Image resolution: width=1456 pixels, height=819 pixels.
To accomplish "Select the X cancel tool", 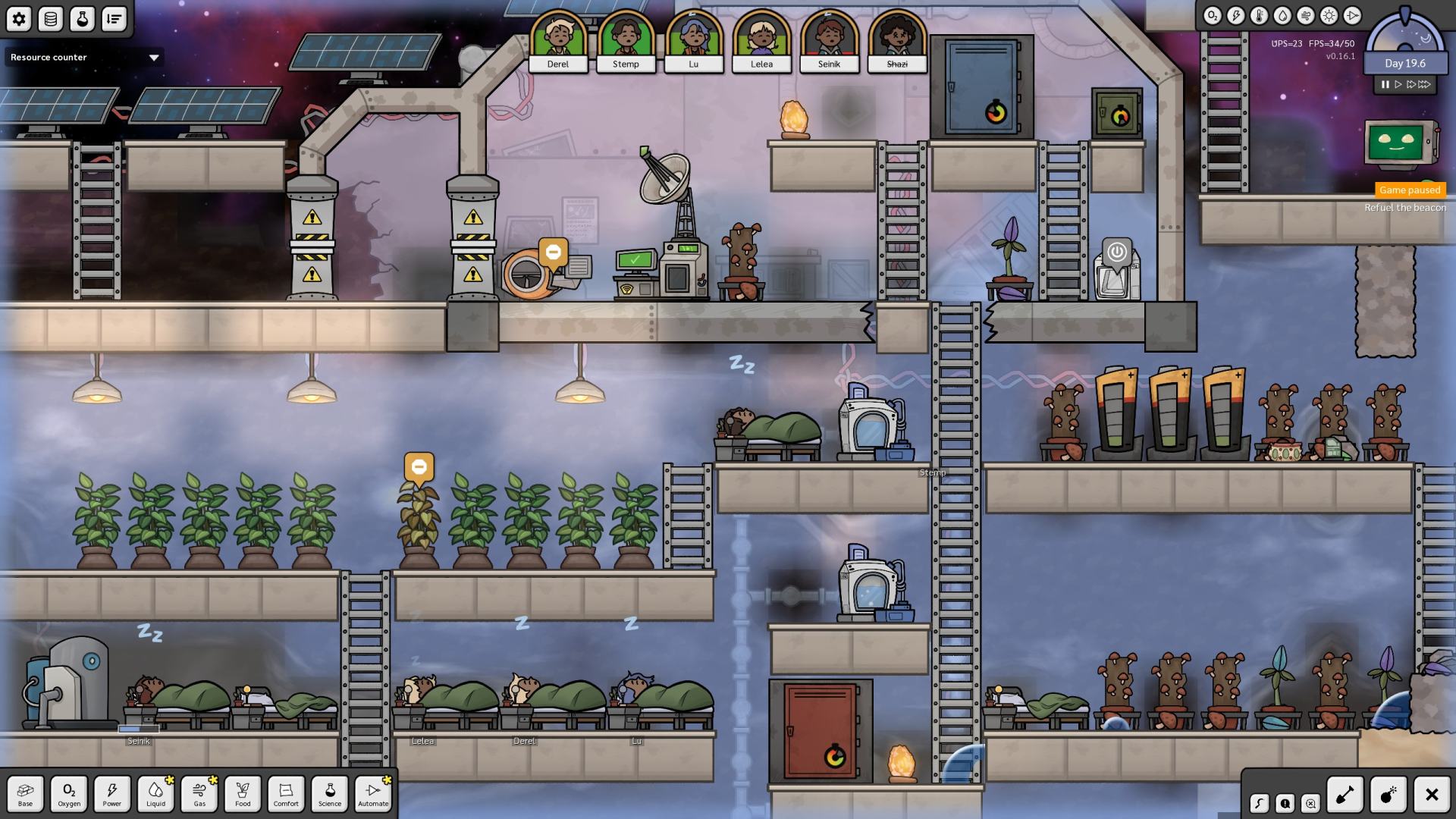I will (x=1432, y=795).
